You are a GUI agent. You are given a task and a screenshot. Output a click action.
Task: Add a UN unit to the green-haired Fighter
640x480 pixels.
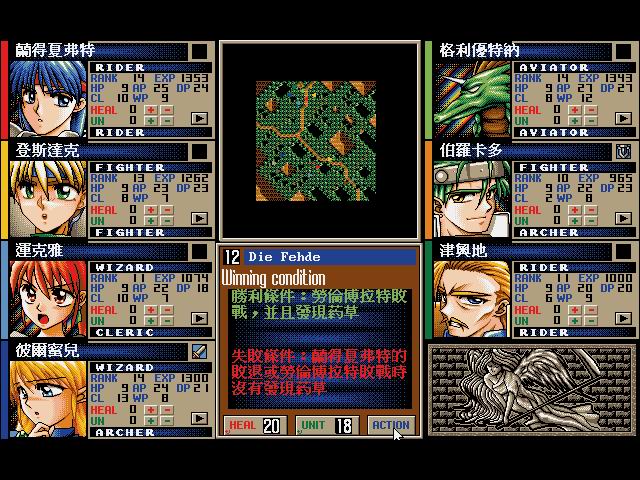576,221
